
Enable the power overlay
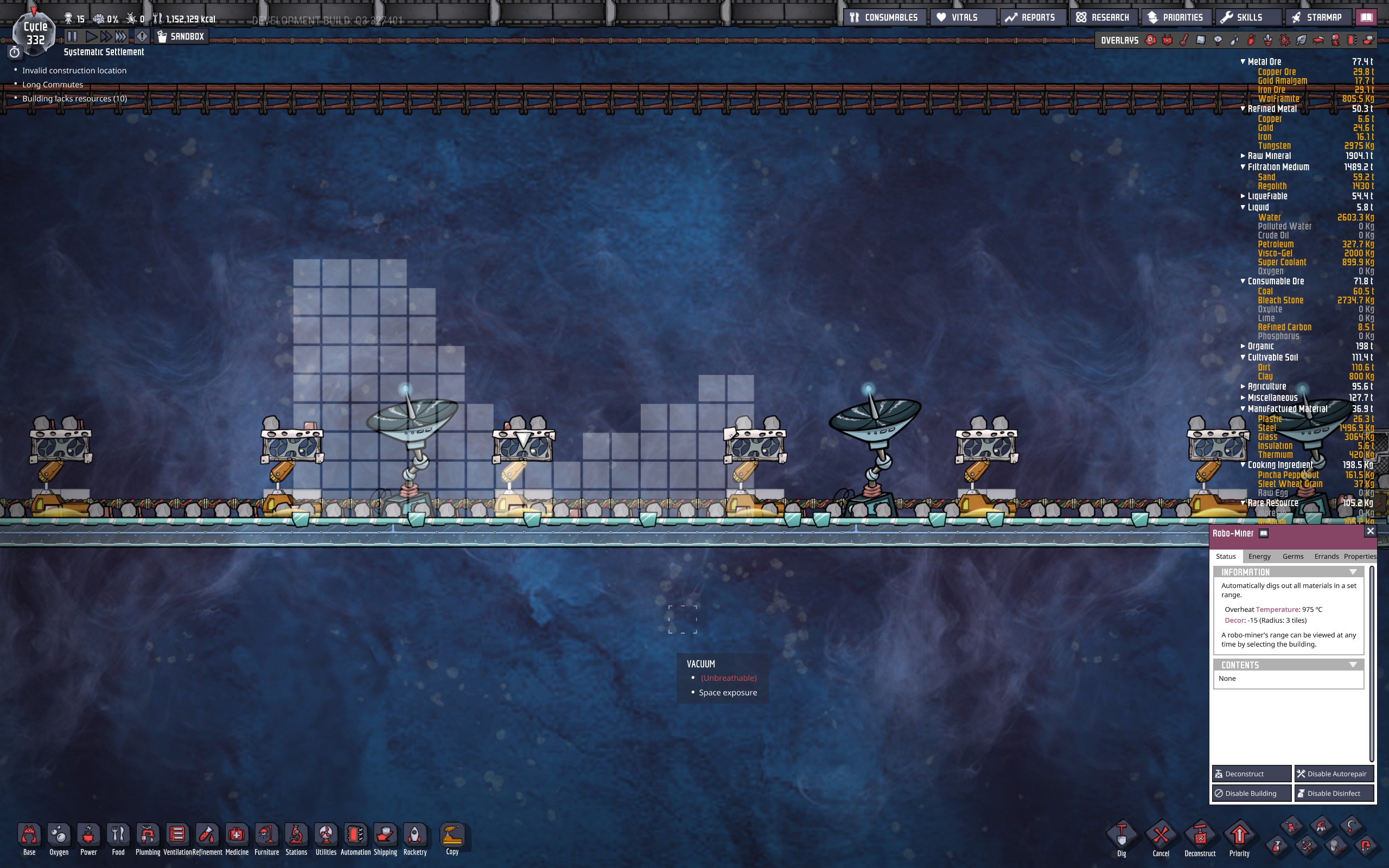[x=1167, y=40]
